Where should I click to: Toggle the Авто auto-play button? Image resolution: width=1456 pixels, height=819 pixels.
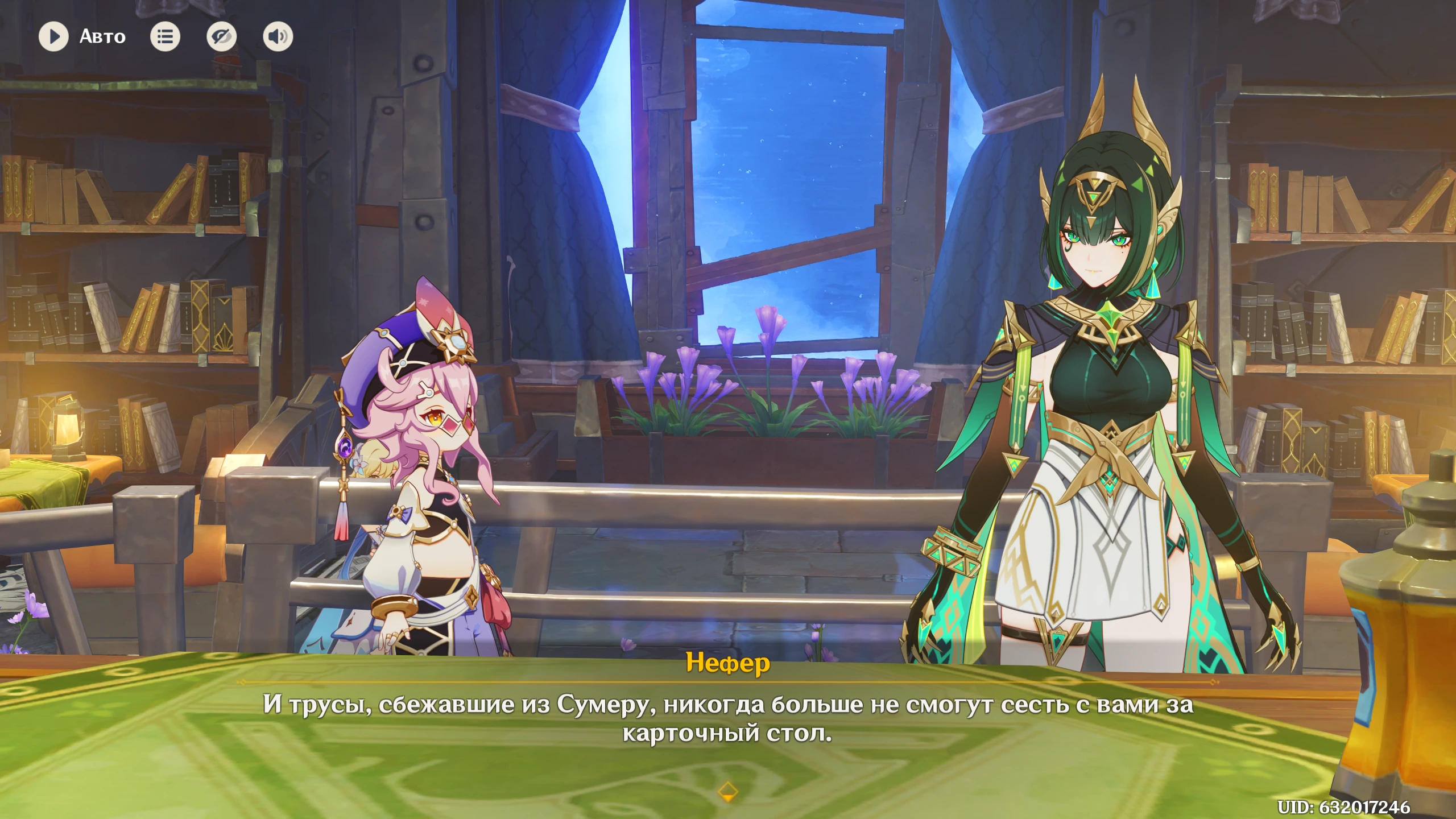coord(54,37)
